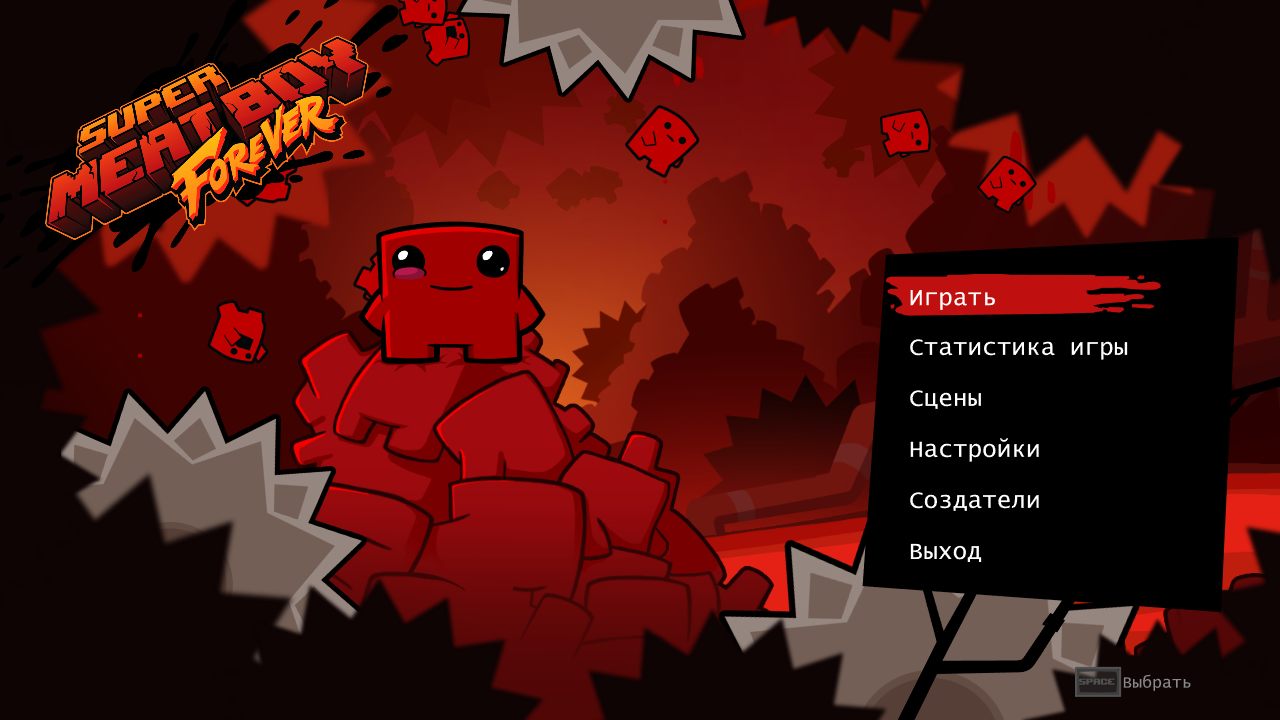Image resolution: width=1280 pixels, height=720 pixels.
Task: View the "Создатели" credits screen
Action: coord(975,499)
